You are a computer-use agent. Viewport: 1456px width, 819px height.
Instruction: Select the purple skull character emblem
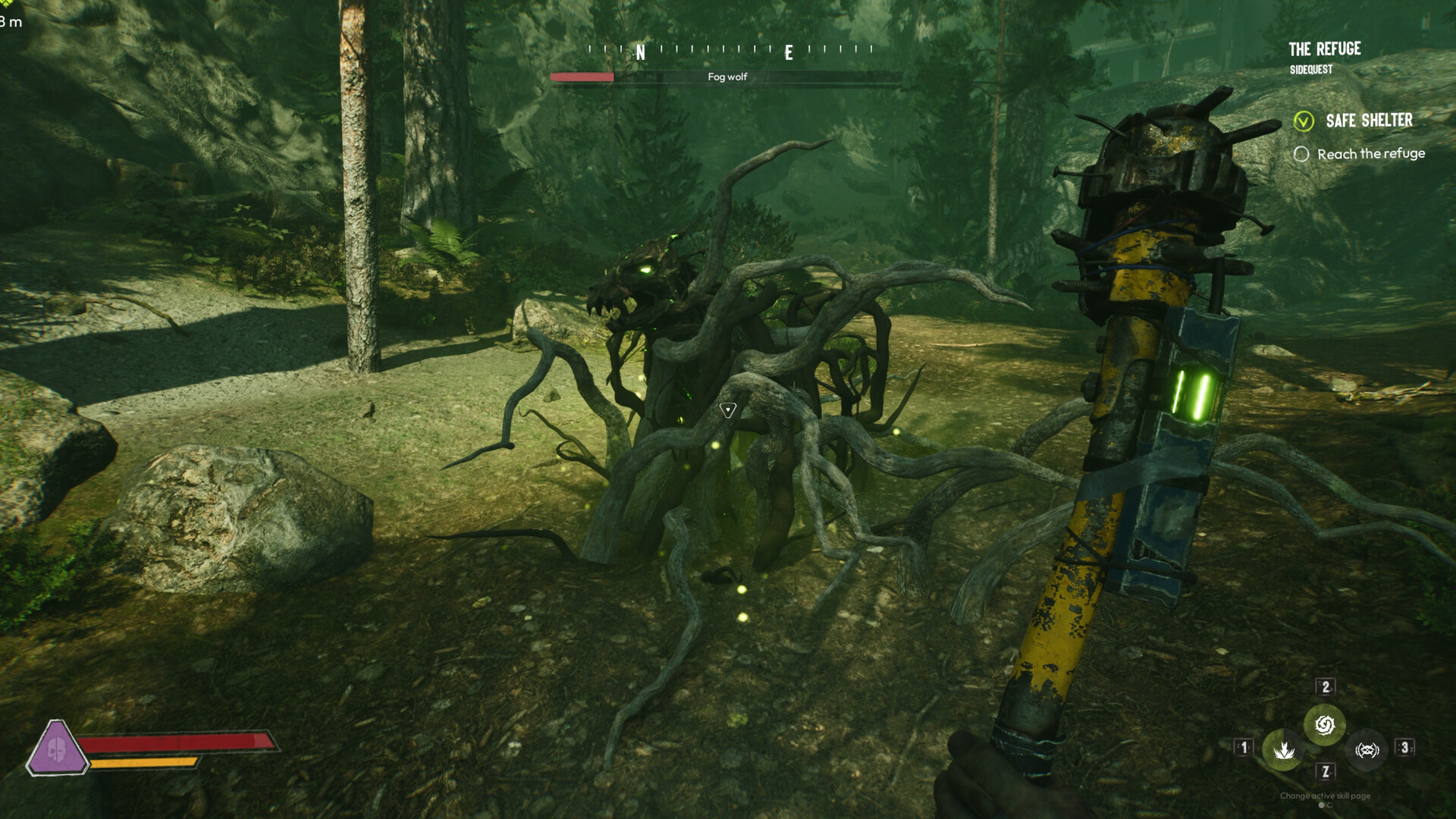(x=57, y=749)
